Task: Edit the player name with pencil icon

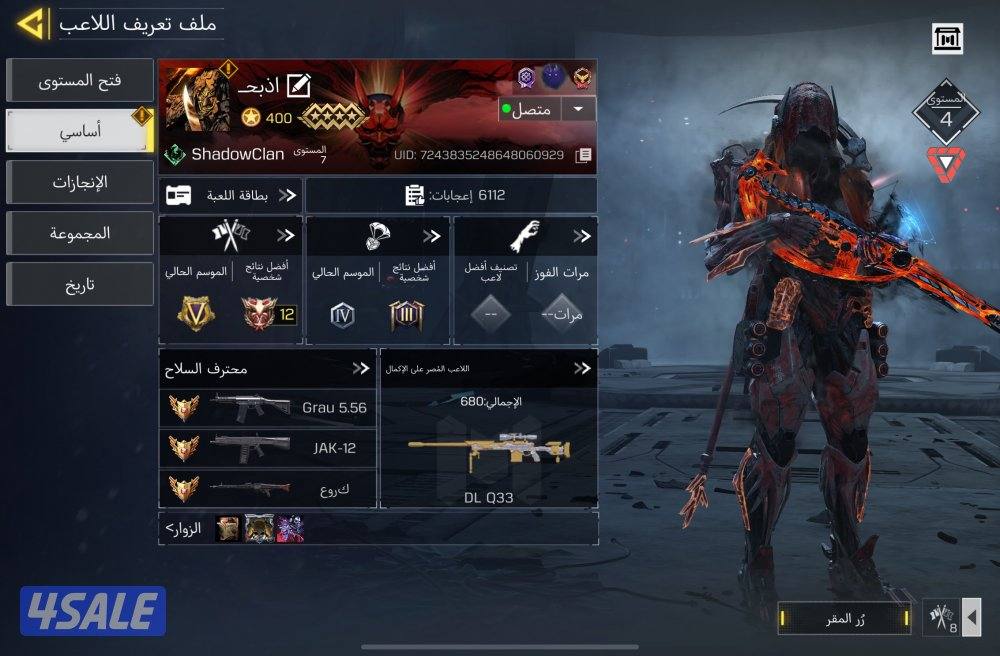Action: click(x=298, y=86)
